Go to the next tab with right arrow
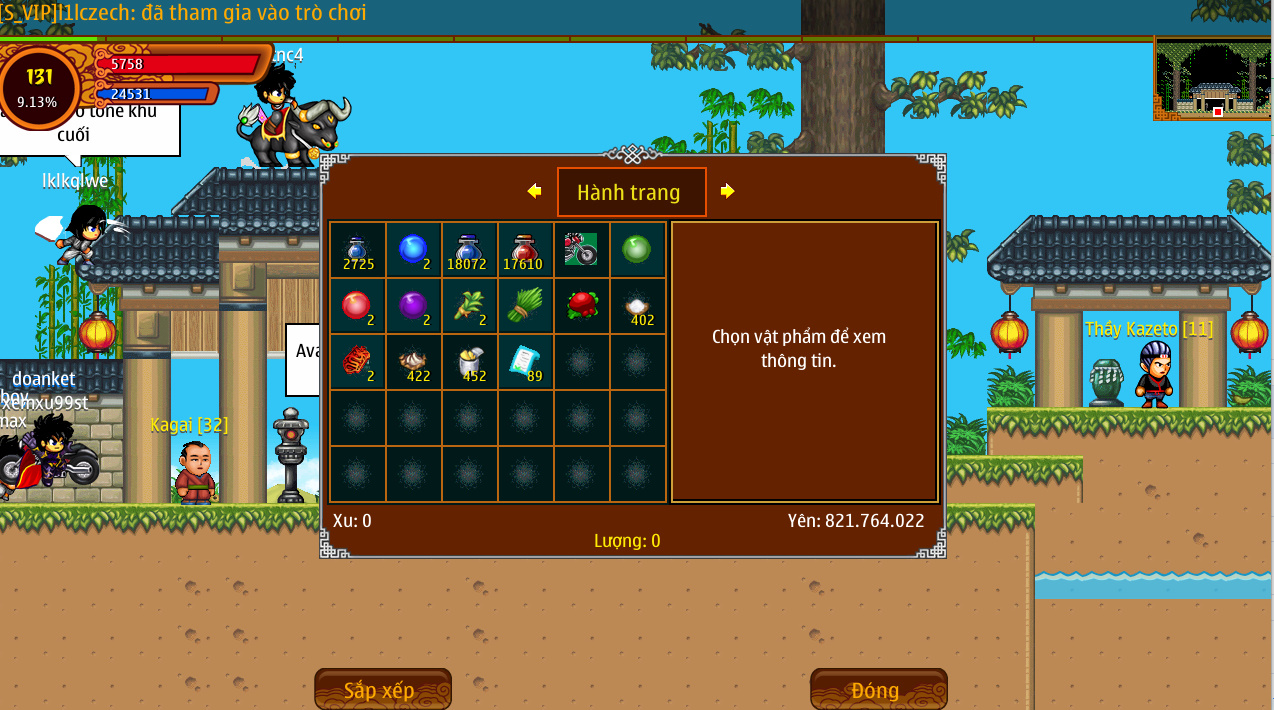The width and height of the screenshot is (1274, 710). [x=727, y=191]
